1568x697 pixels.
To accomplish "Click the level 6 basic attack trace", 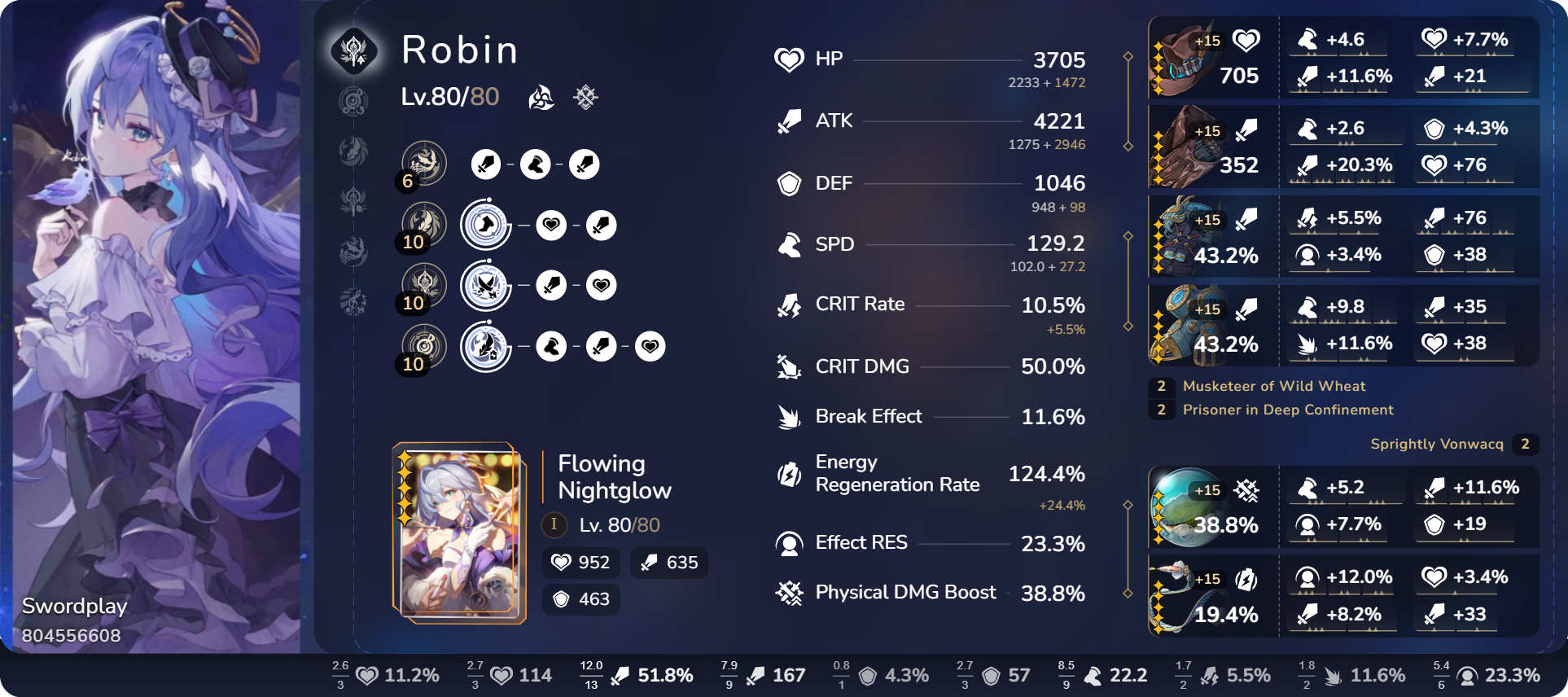I will pos(424,164).
